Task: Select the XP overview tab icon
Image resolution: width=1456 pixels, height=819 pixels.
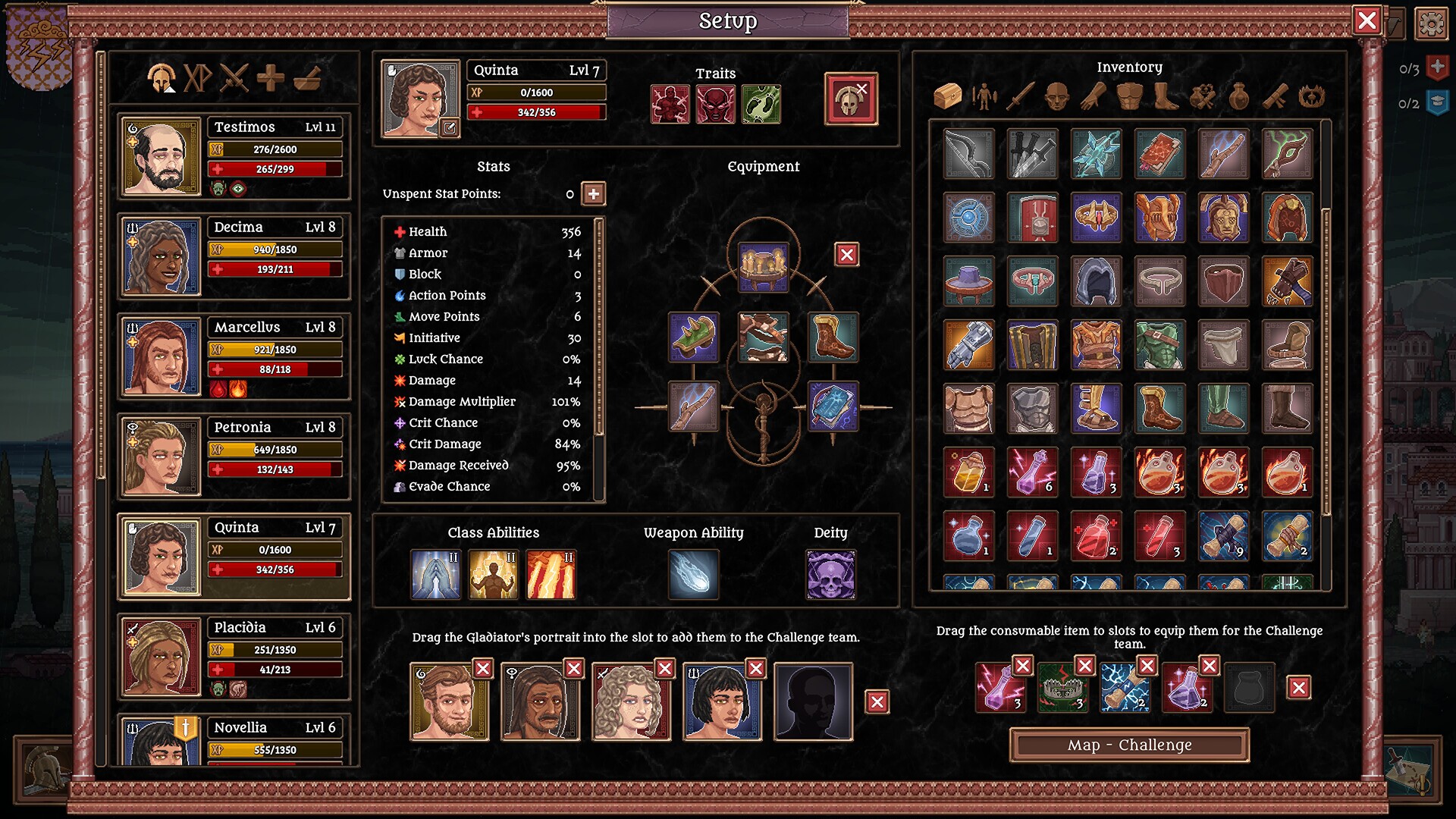Action: [x=198, y=78]
